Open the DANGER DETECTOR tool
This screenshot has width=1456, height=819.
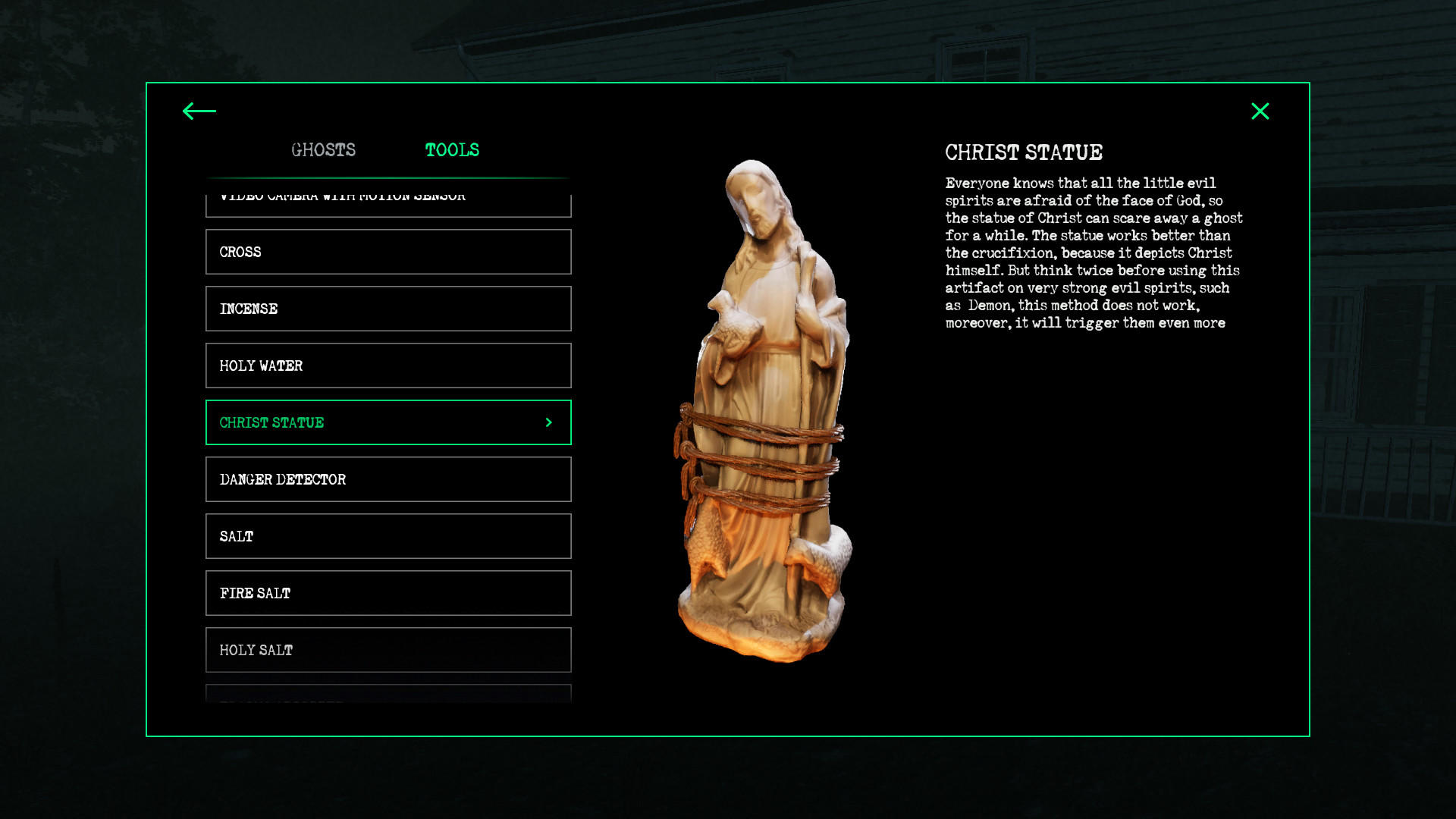pos(388,479)
